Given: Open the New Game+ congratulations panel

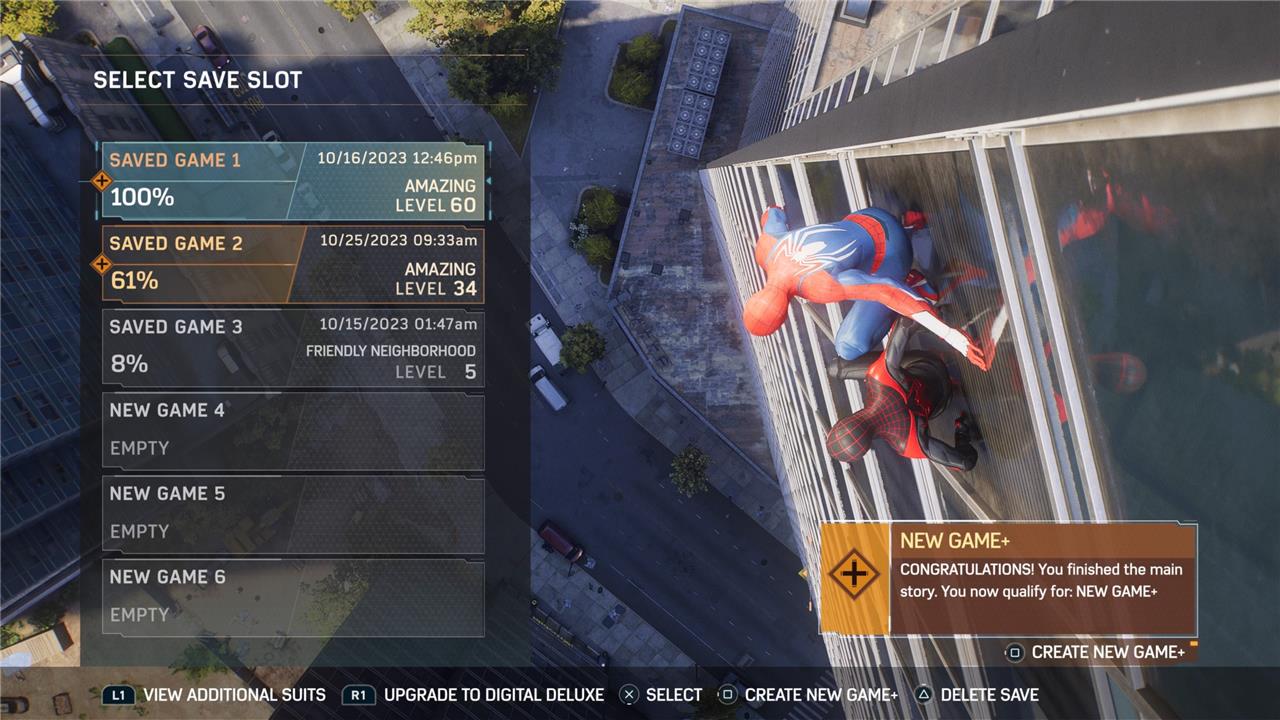Looking at the screenshot, I should pos(1008,579).
